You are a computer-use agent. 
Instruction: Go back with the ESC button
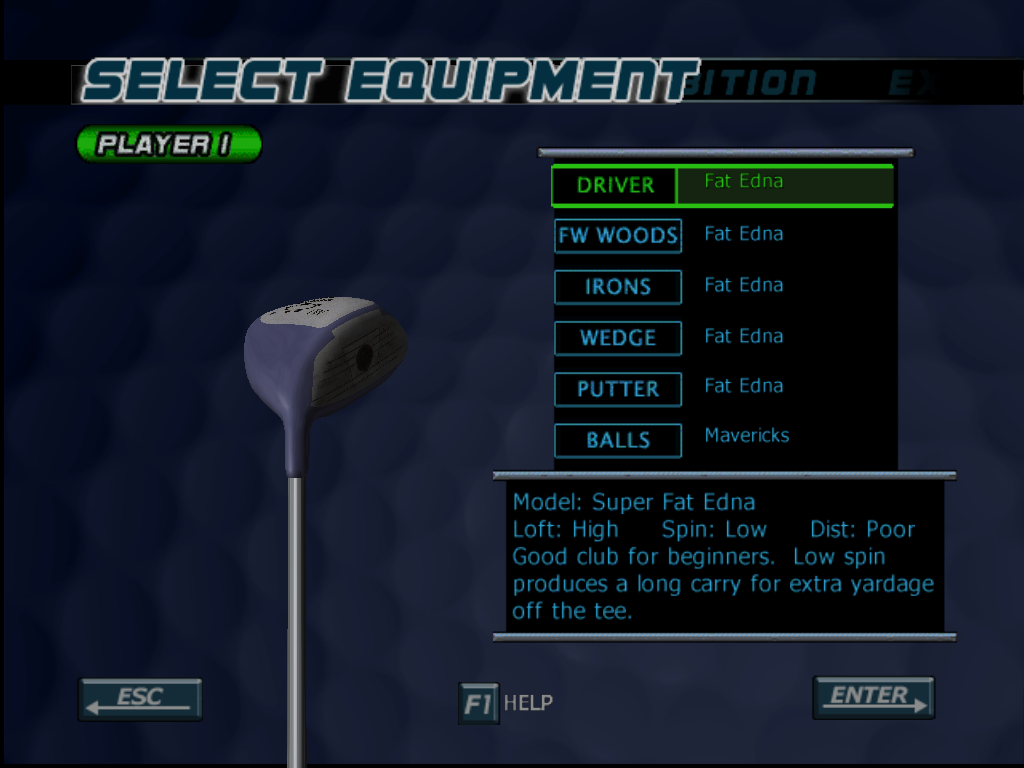140,699
